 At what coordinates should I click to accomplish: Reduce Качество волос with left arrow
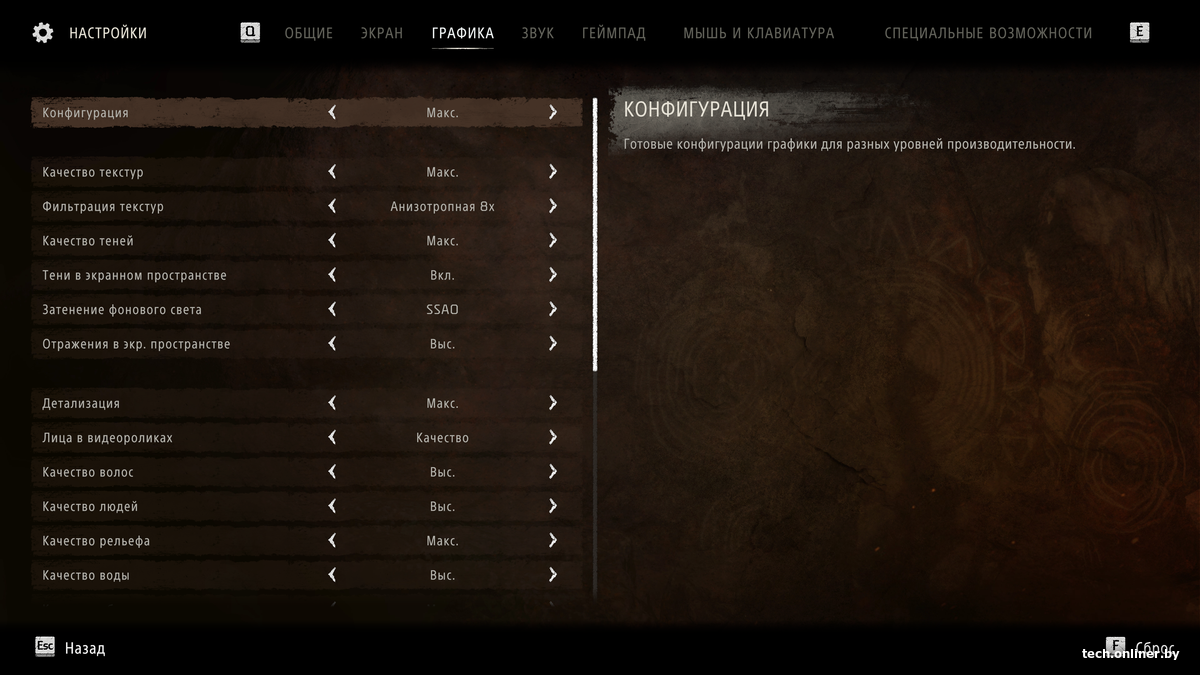click(x=332, y=472)
